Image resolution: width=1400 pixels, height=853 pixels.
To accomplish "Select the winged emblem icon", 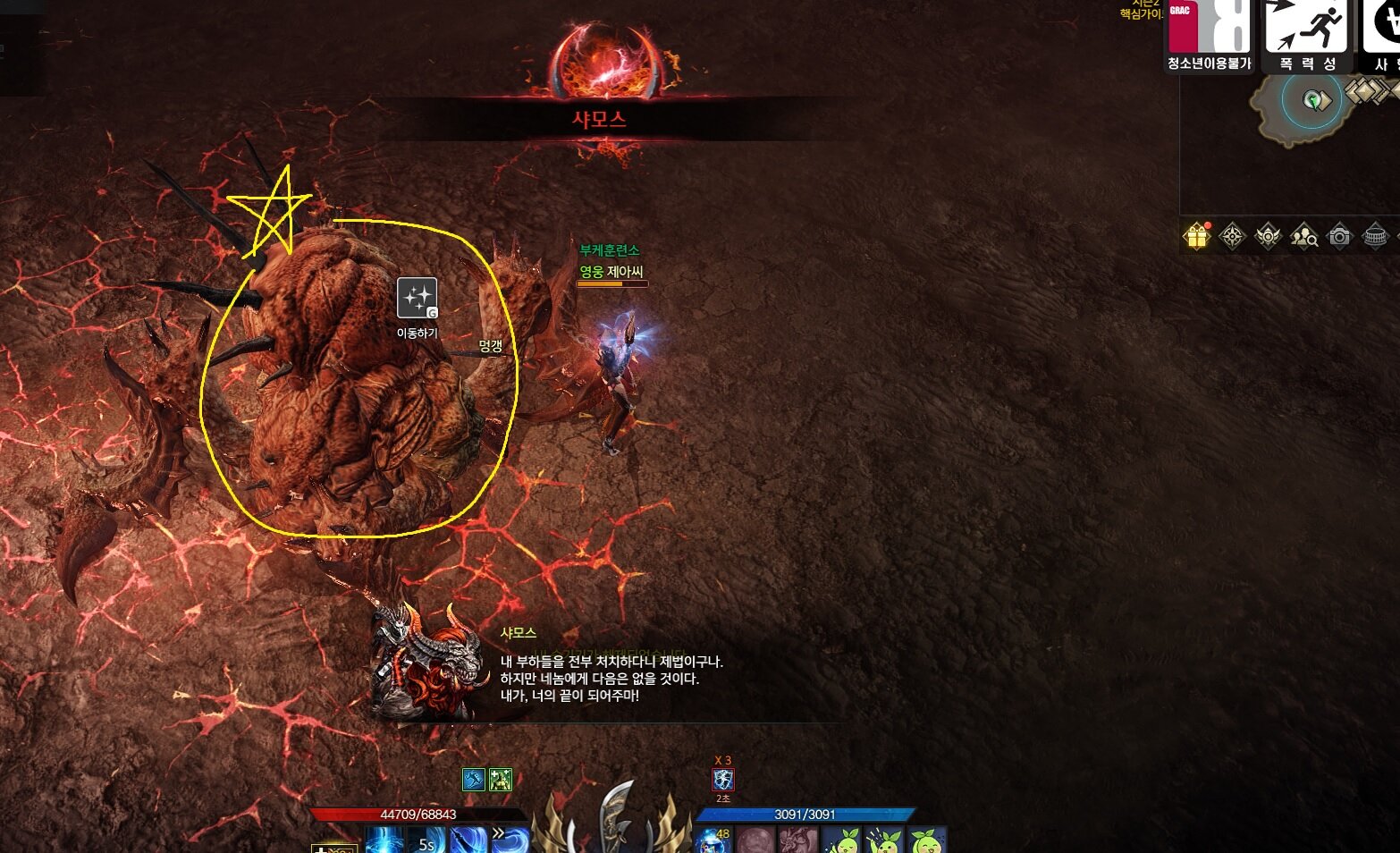I will [1268, 236].
